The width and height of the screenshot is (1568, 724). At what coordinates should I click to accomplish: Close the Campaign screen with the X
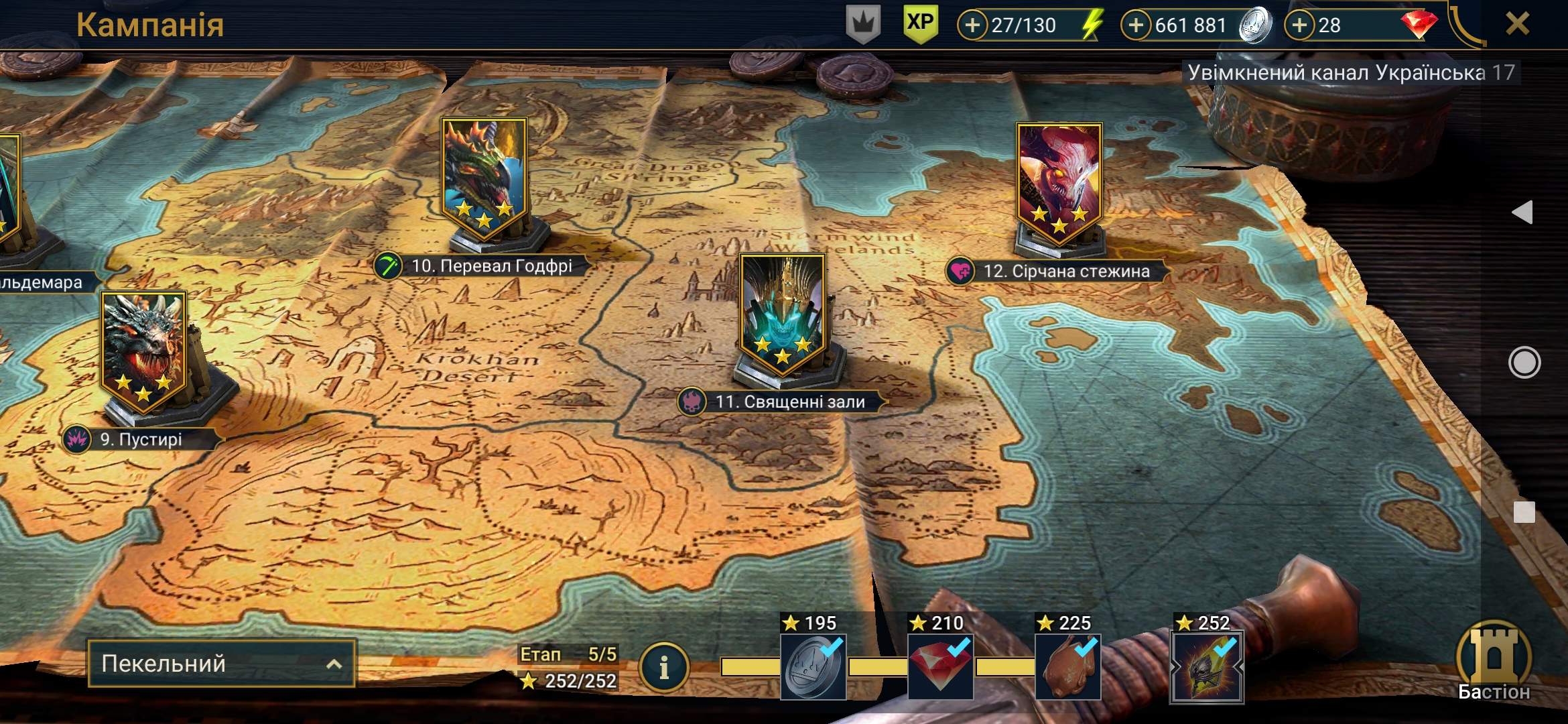[1517, 24]
